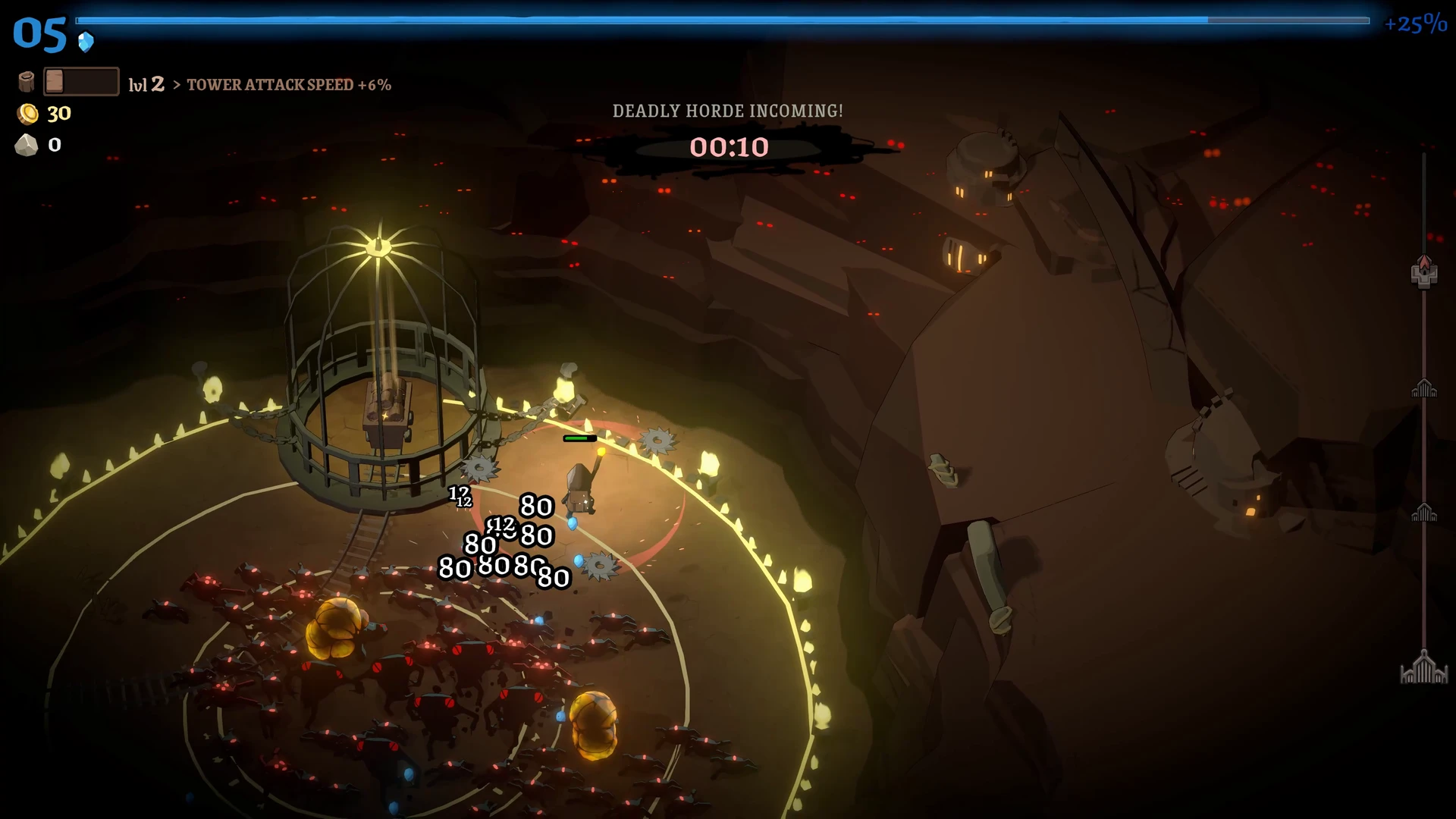1456x819 pixels.
Task: Click the stone resource icon
Action: [27, 145]
